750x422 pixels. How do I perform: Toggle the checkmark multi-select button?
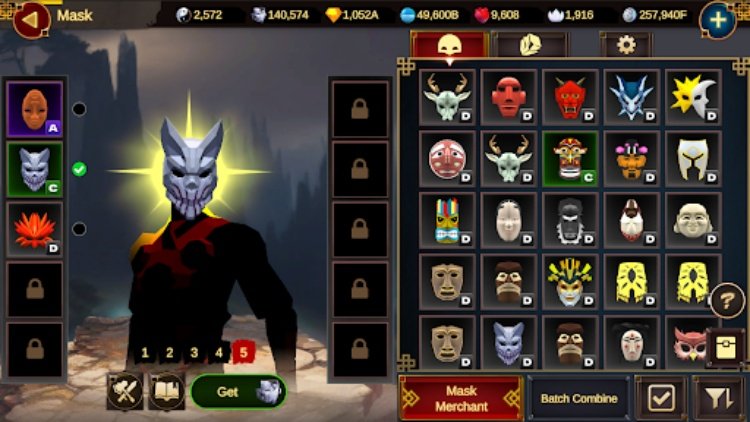661,398
